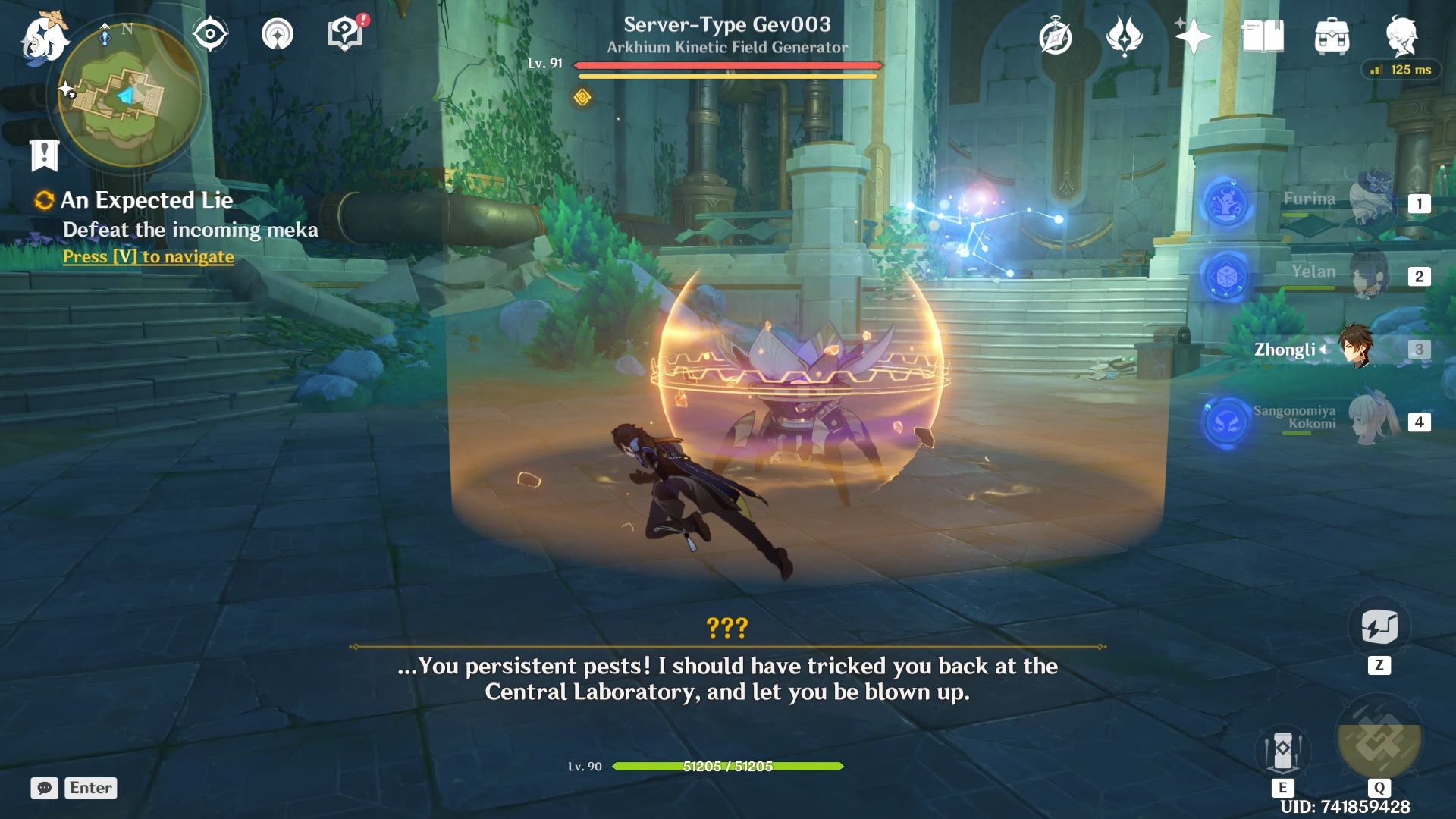Click the An Expected Lie quest tracker
This screenshot has height=819, width=1456.
tap(147, 200)
